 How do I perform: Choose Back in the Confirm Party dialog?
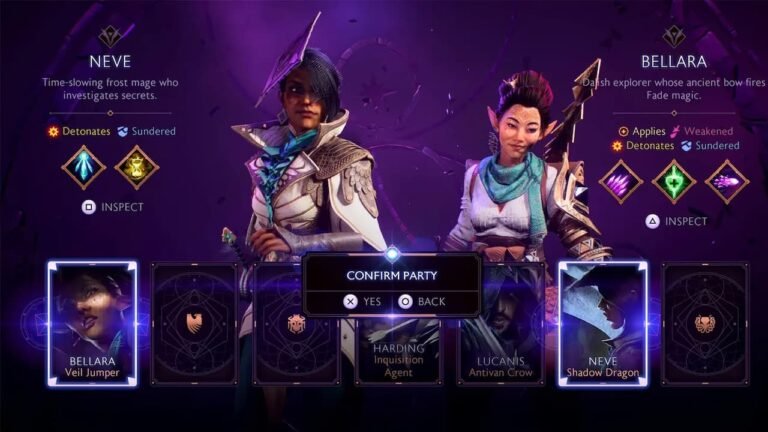[x=421, y=300]
